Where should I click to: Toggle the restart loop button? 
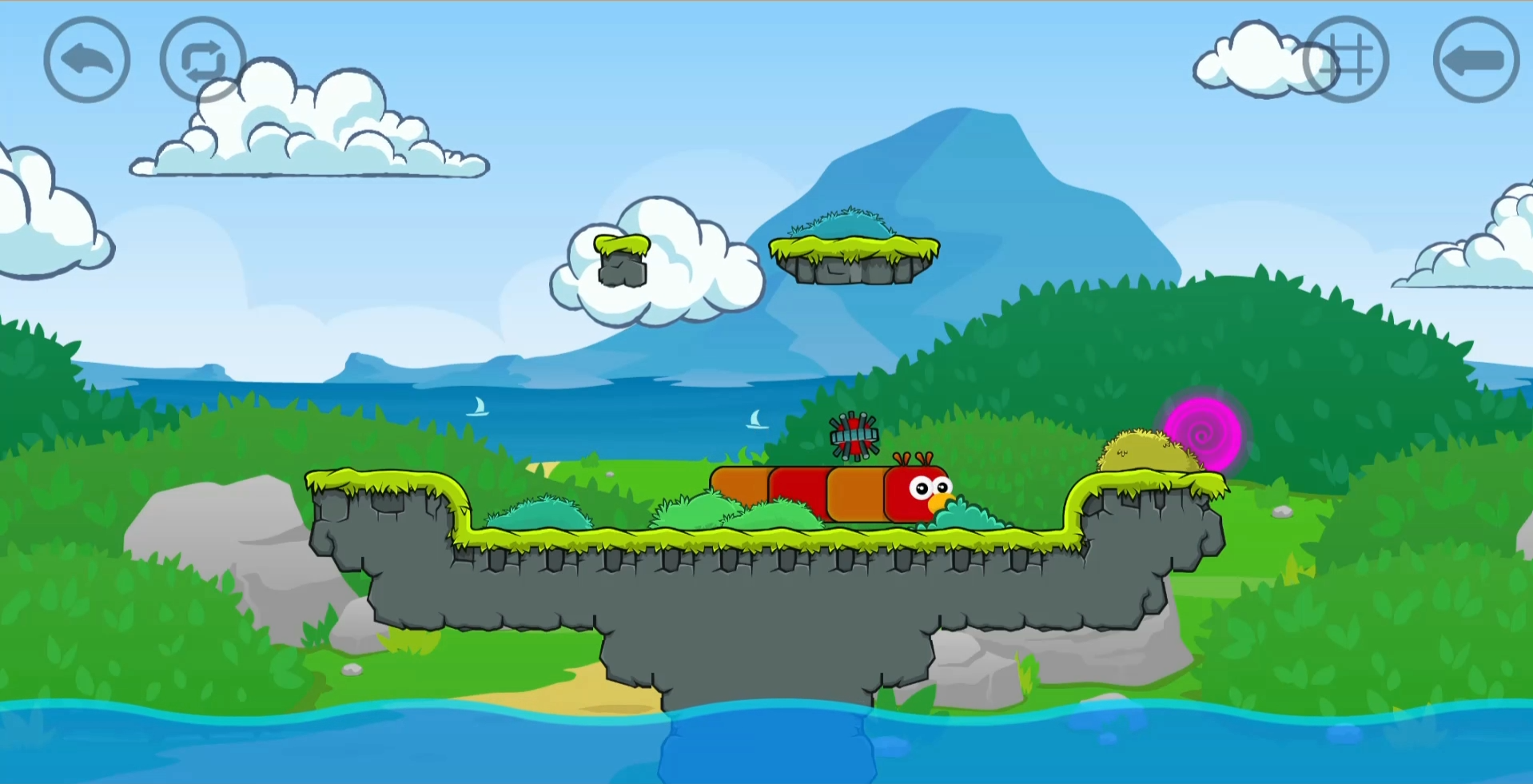pyautogui.click(x=202, y=58)
